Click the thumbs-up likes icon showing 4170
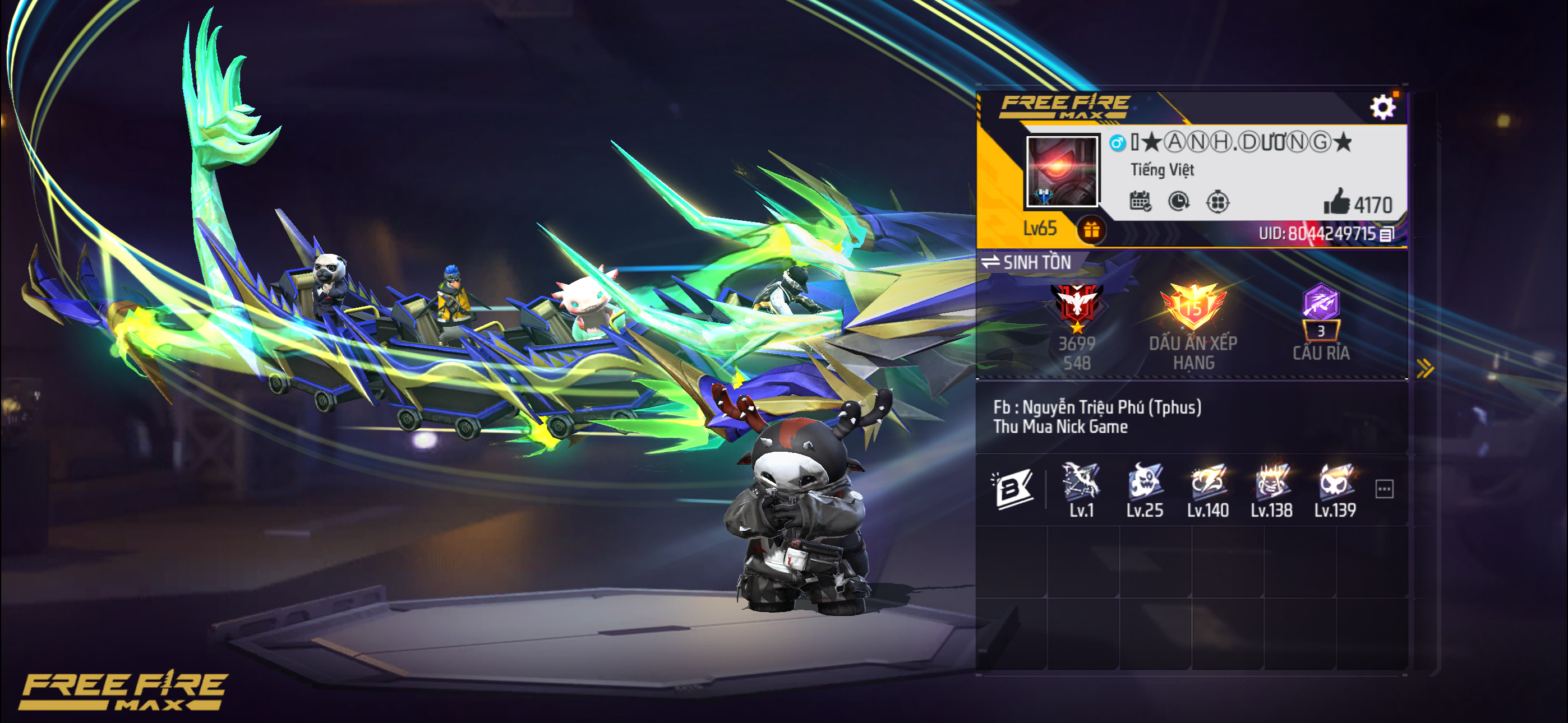The image size is (1568, 723). pos(1356,203)
